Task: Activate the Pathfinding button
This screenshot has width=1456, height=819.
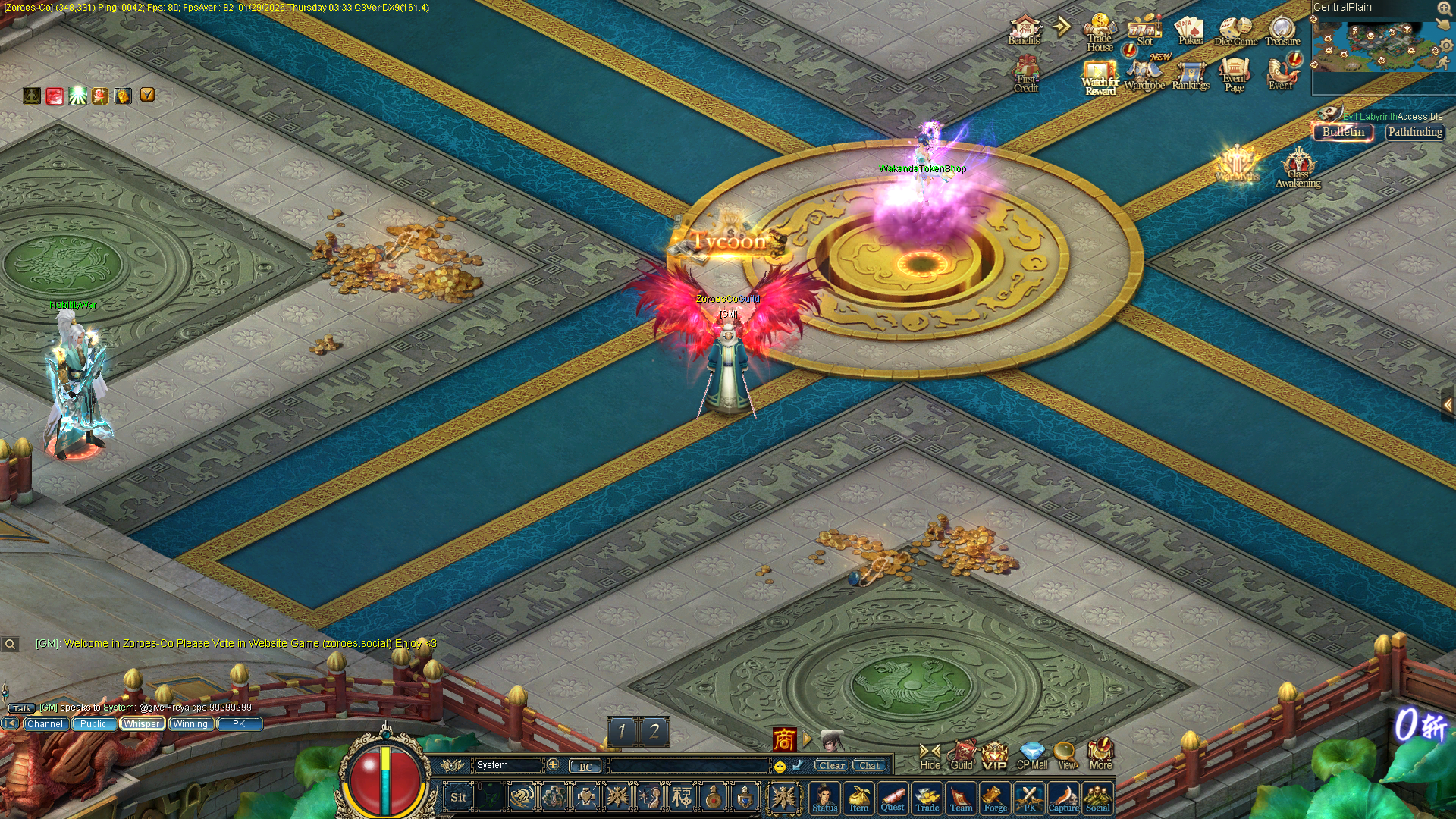Action: (1415, 132)
